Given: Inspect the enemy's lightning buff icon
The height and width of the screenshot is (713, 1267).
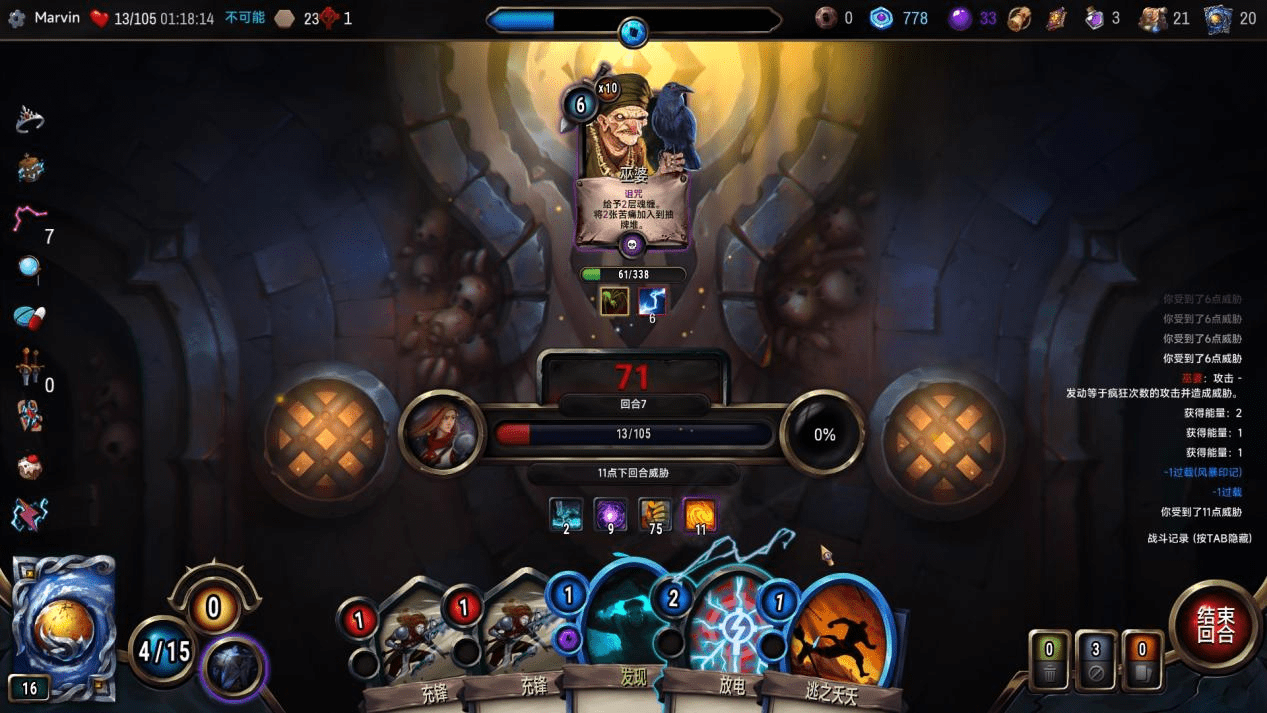Looking at the screenshot, I should [x=652, y=301].
